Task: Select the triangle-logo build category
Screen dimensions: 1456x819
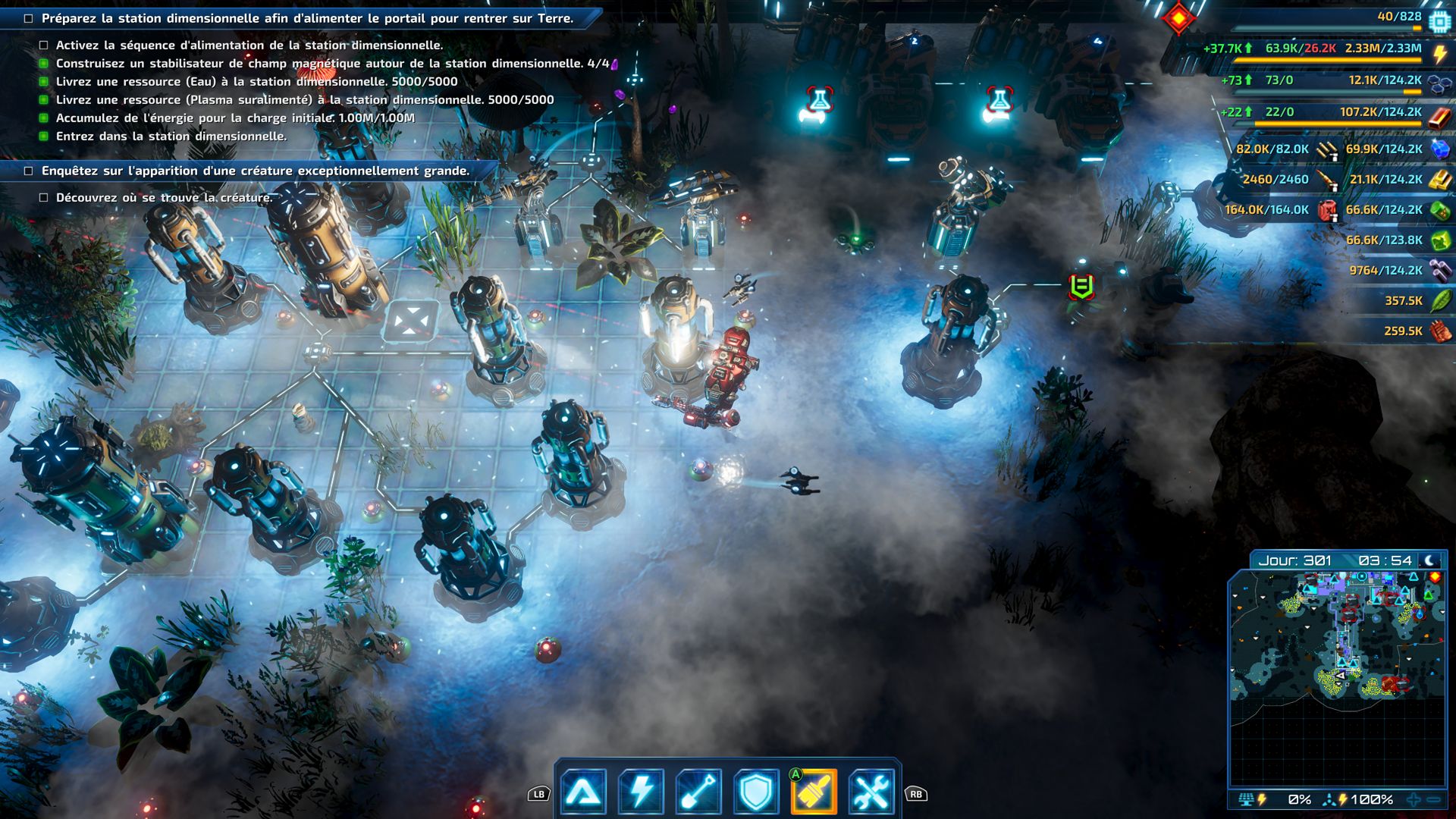Action: [x=583, y=792]
